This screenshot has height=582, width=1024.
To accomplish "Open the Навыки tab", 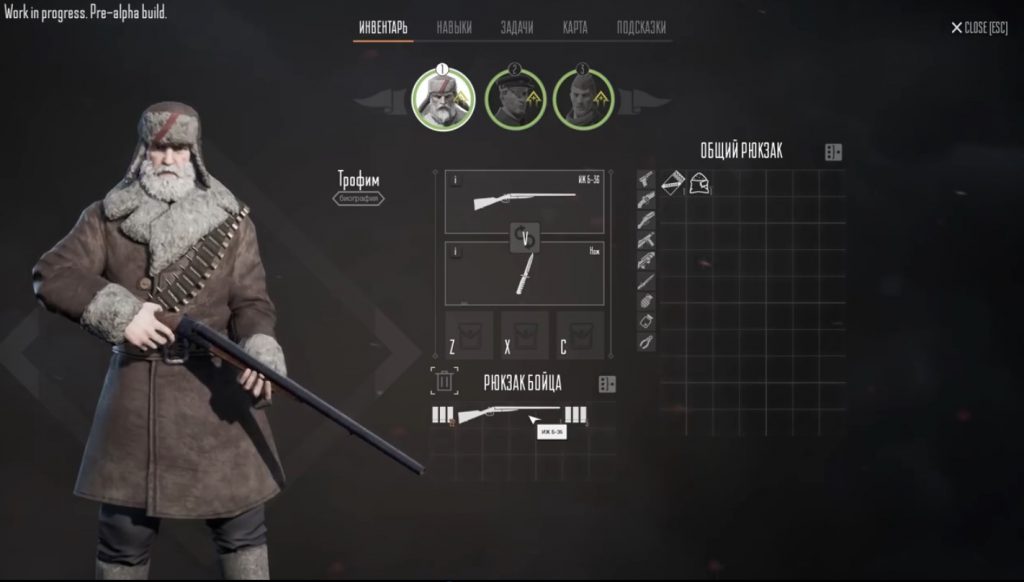I will pyautogui.click(x=454, y=28).
